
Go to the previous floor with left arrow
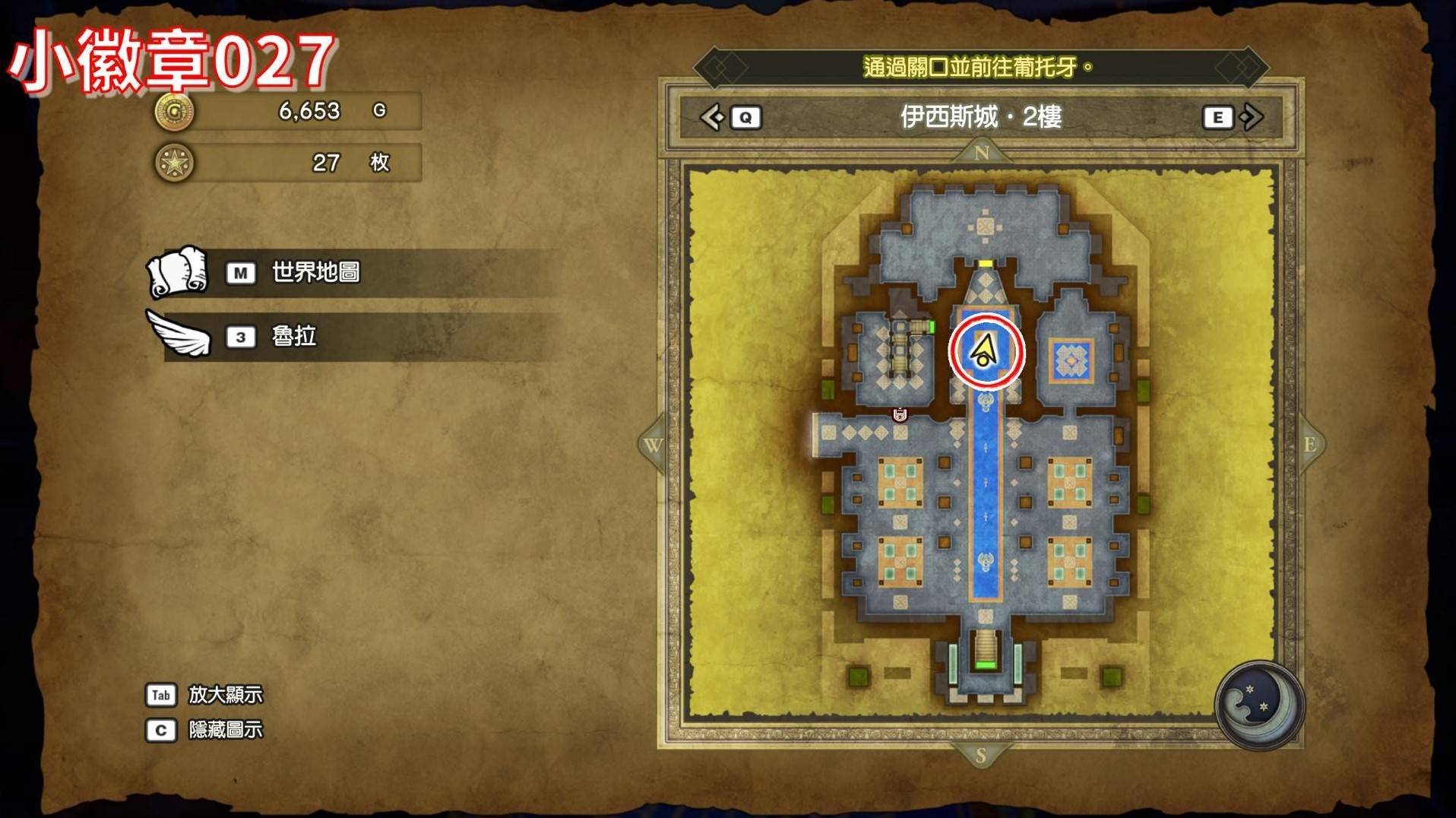click(713, 117)
